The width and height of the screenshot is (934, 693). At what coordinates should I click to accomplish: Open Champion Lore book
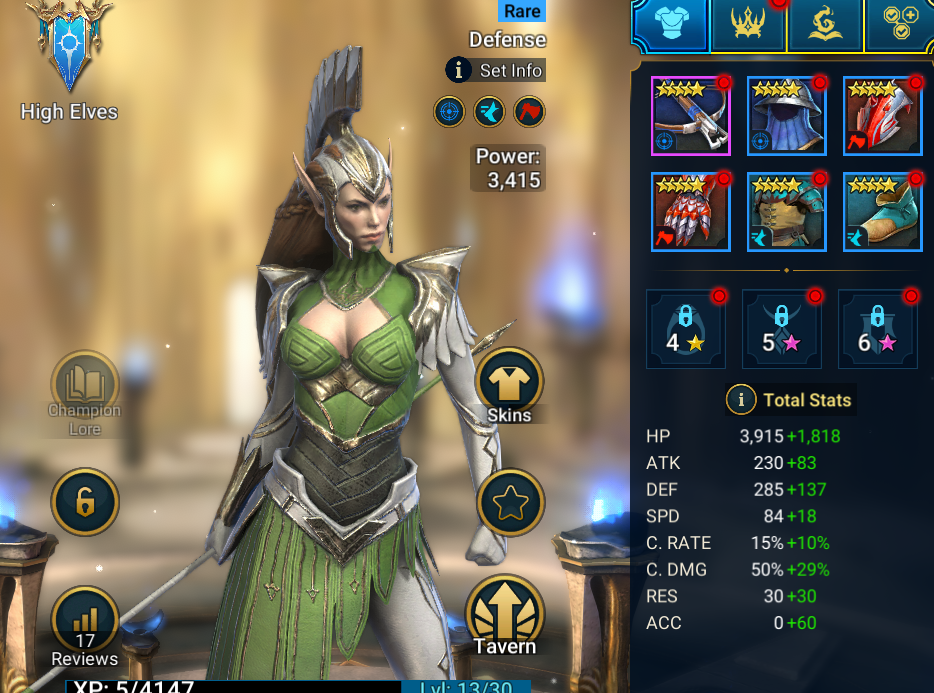[x=85, y=385]
